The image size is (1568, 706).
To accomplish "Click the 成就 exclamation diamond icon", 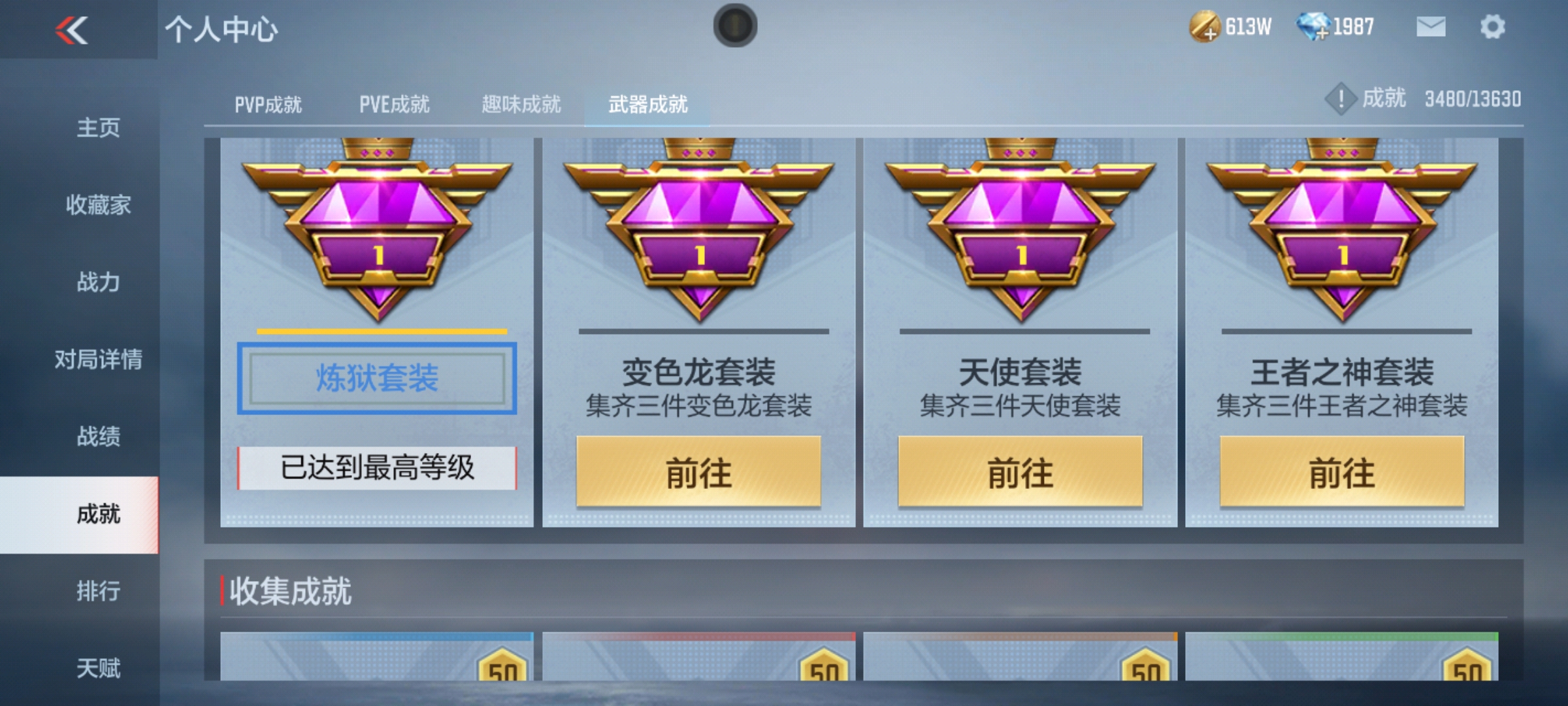I will tap(1343, 98).
